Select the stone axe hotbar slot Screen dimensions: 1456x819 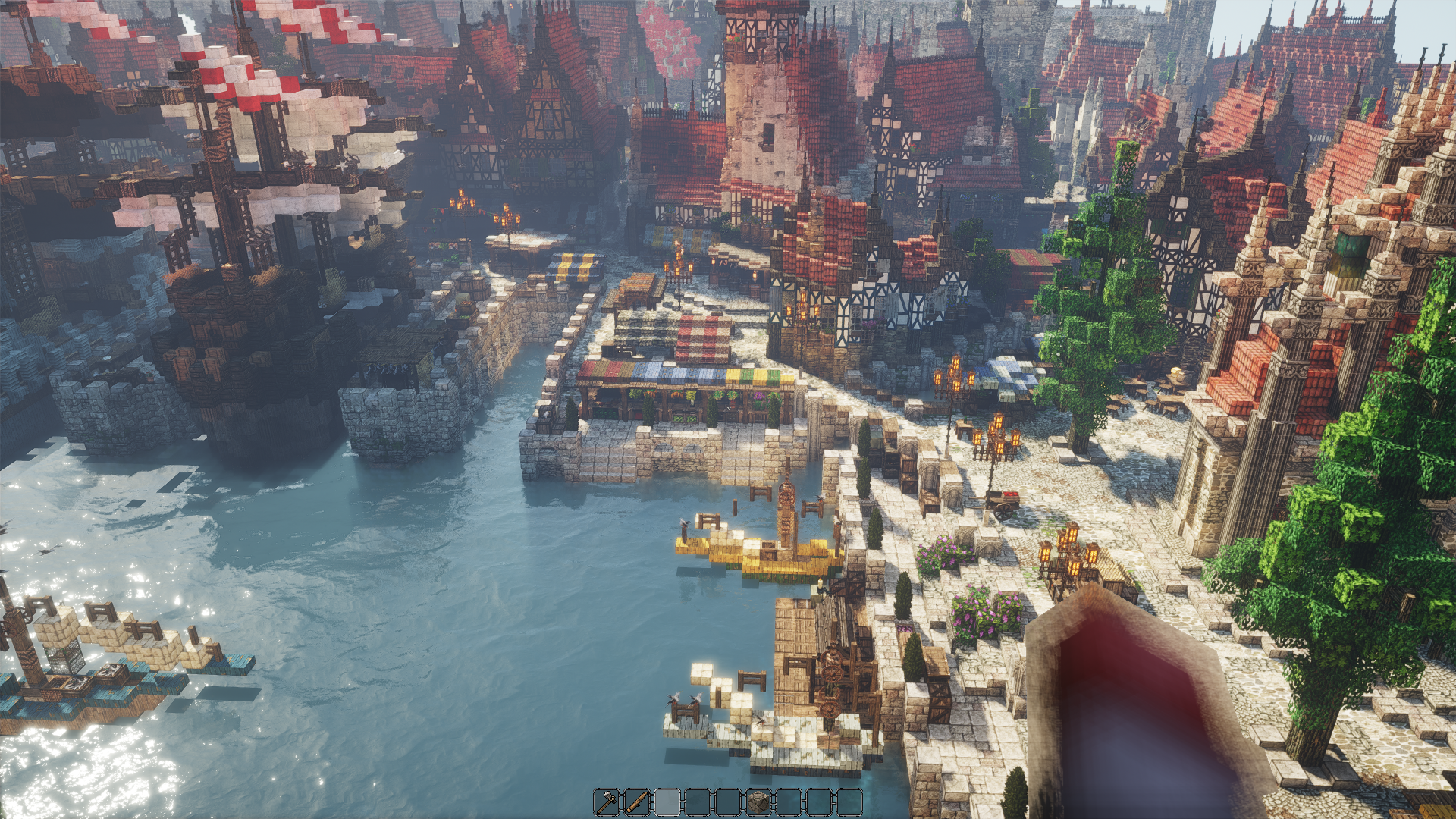click(x=607, y=802)
